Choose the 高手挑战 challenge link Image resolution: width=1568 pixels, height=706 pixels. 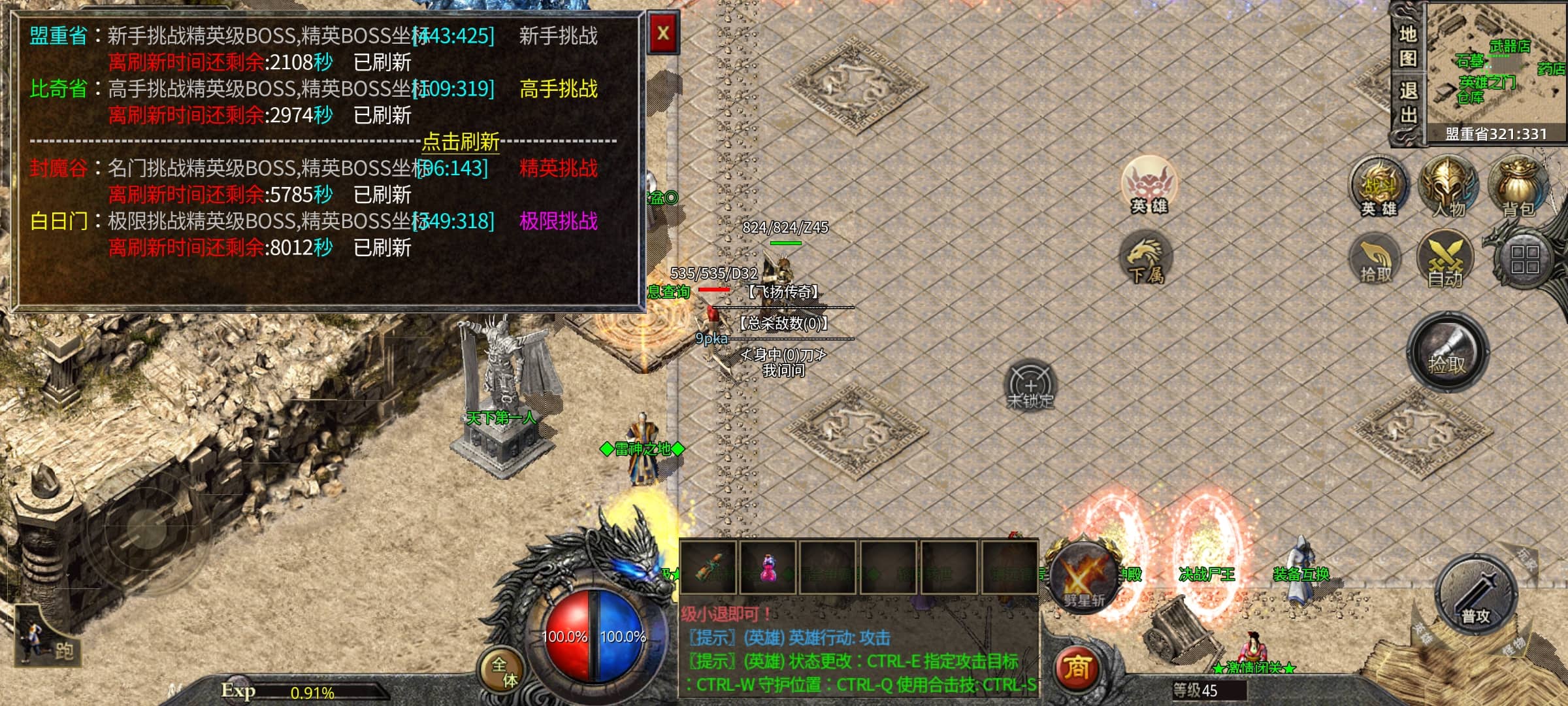(558, 89)
